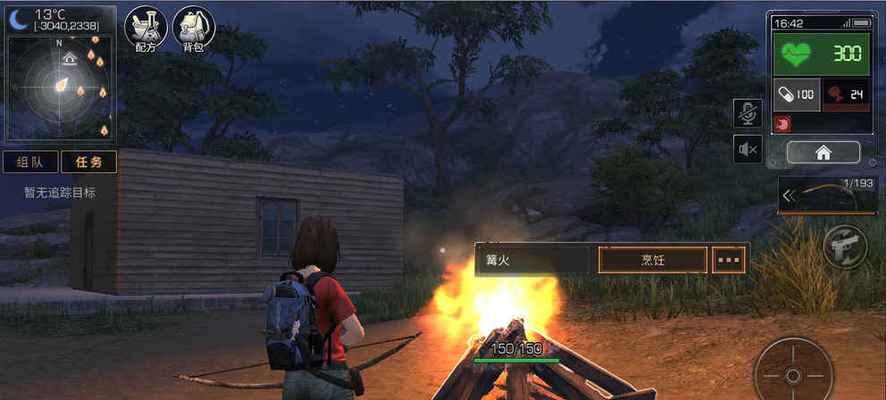Tap the 烹饪 cooking button
The height and width of the screenshot is (400, 886).
tap(652, 259)
